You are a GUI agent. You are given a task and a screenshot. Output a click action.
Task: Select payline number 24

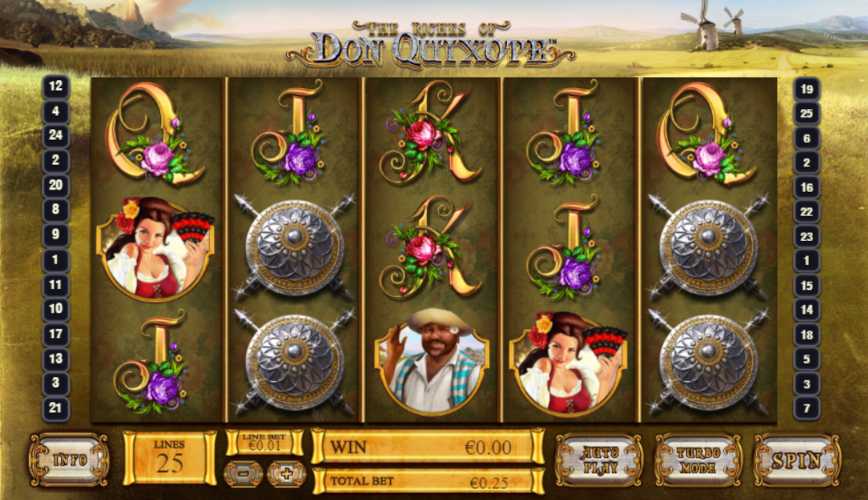pos(56,136)
